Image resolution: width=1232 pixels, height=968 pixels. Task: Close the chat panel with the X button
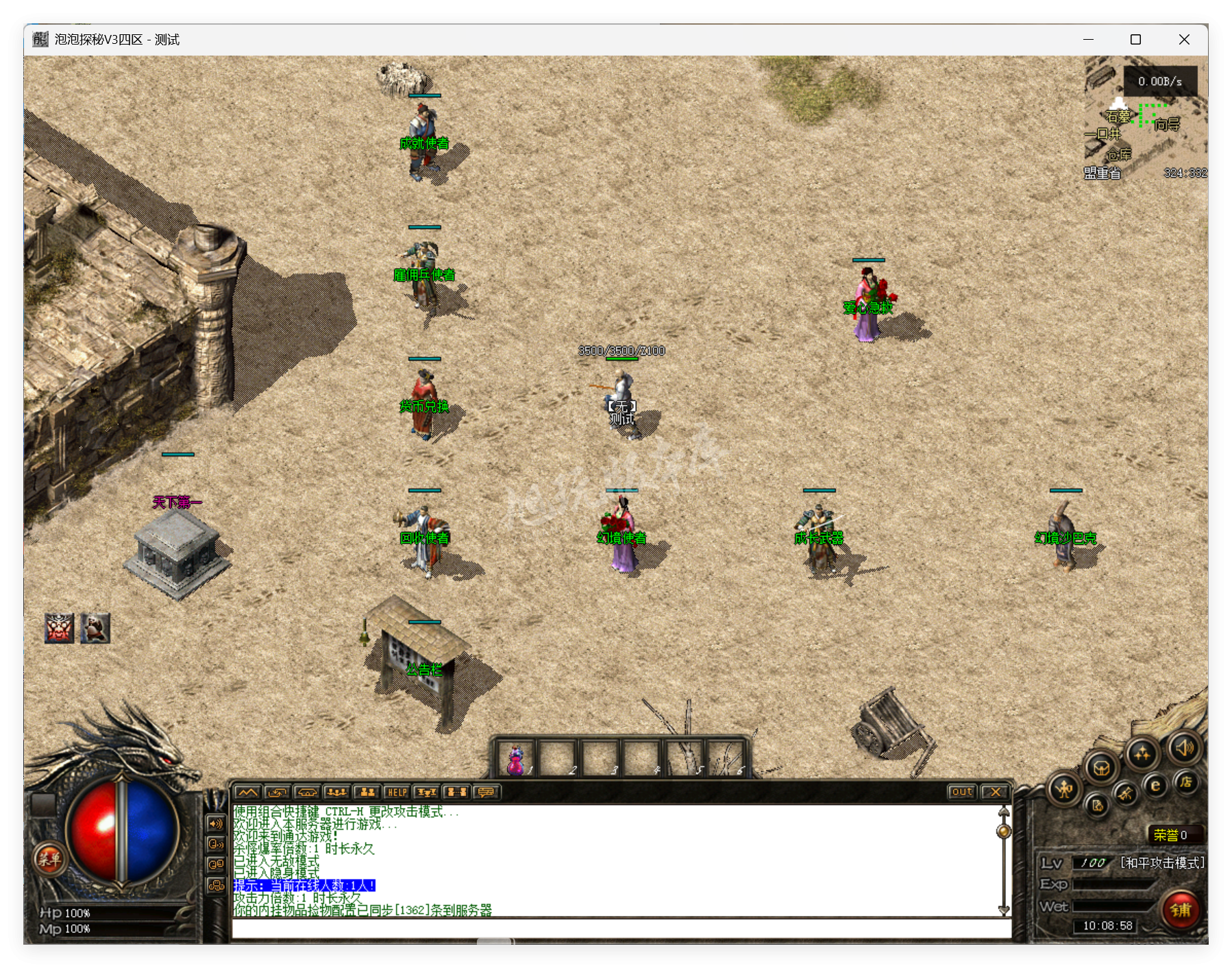click(x=995, y=792)
